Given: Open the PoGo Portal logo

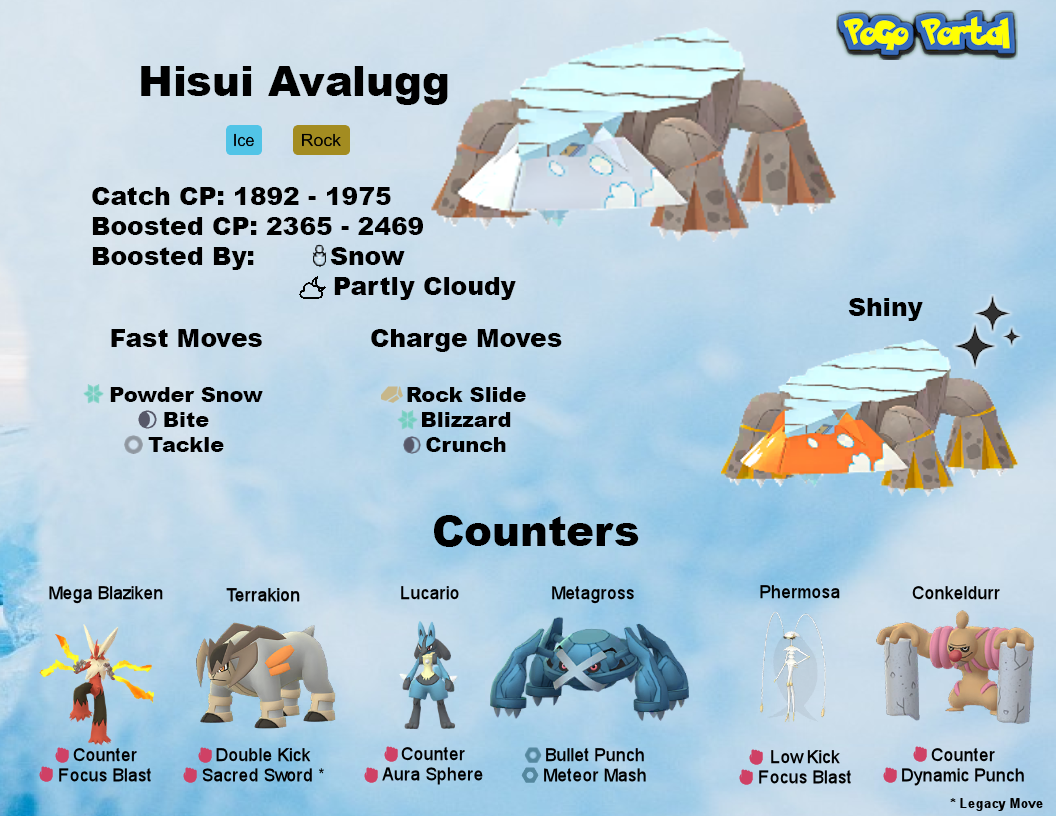Looking at the screenshot, I should coord(926,36).
